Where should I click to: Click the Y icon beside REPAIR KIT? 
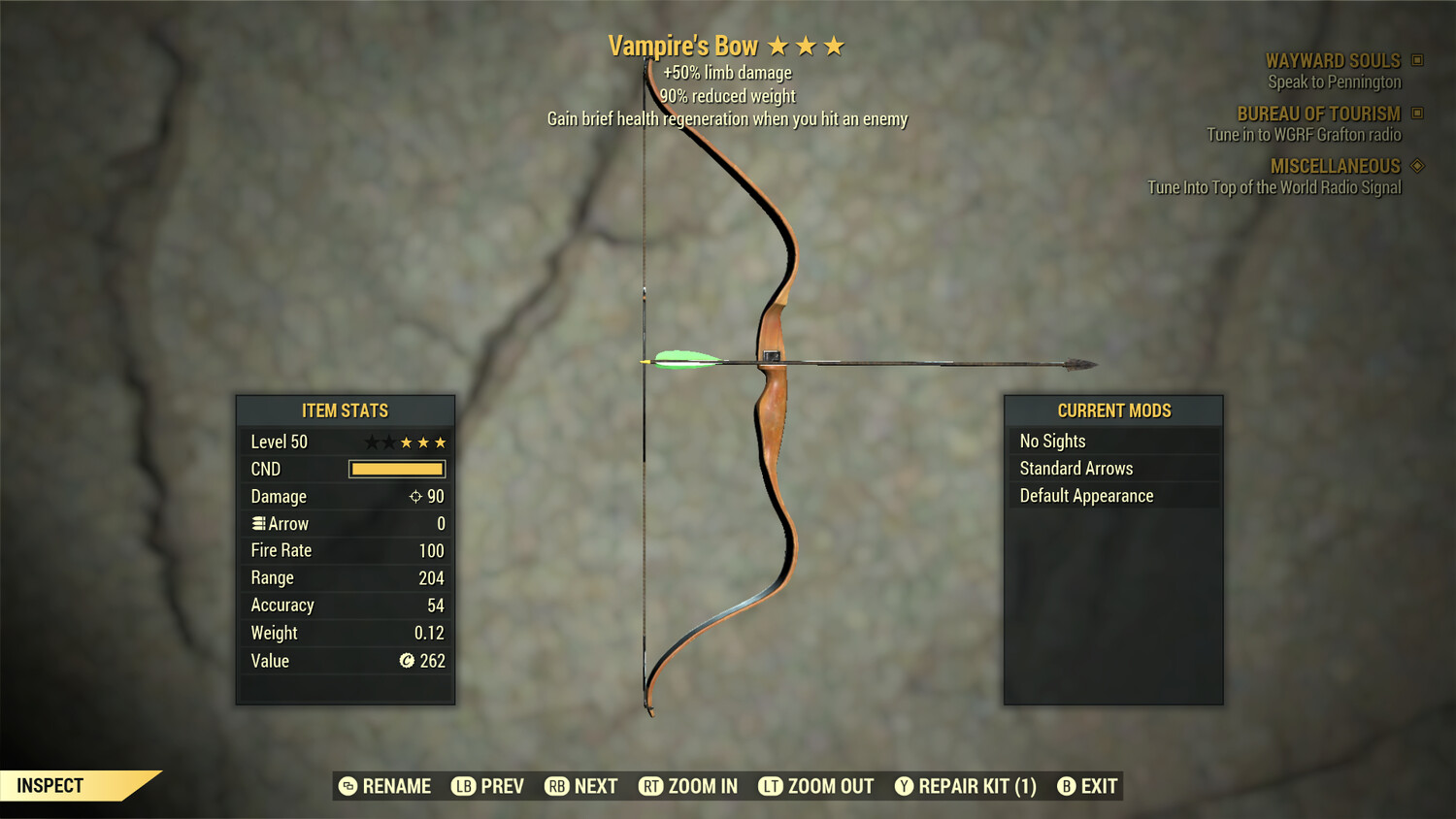click(905, 786)
